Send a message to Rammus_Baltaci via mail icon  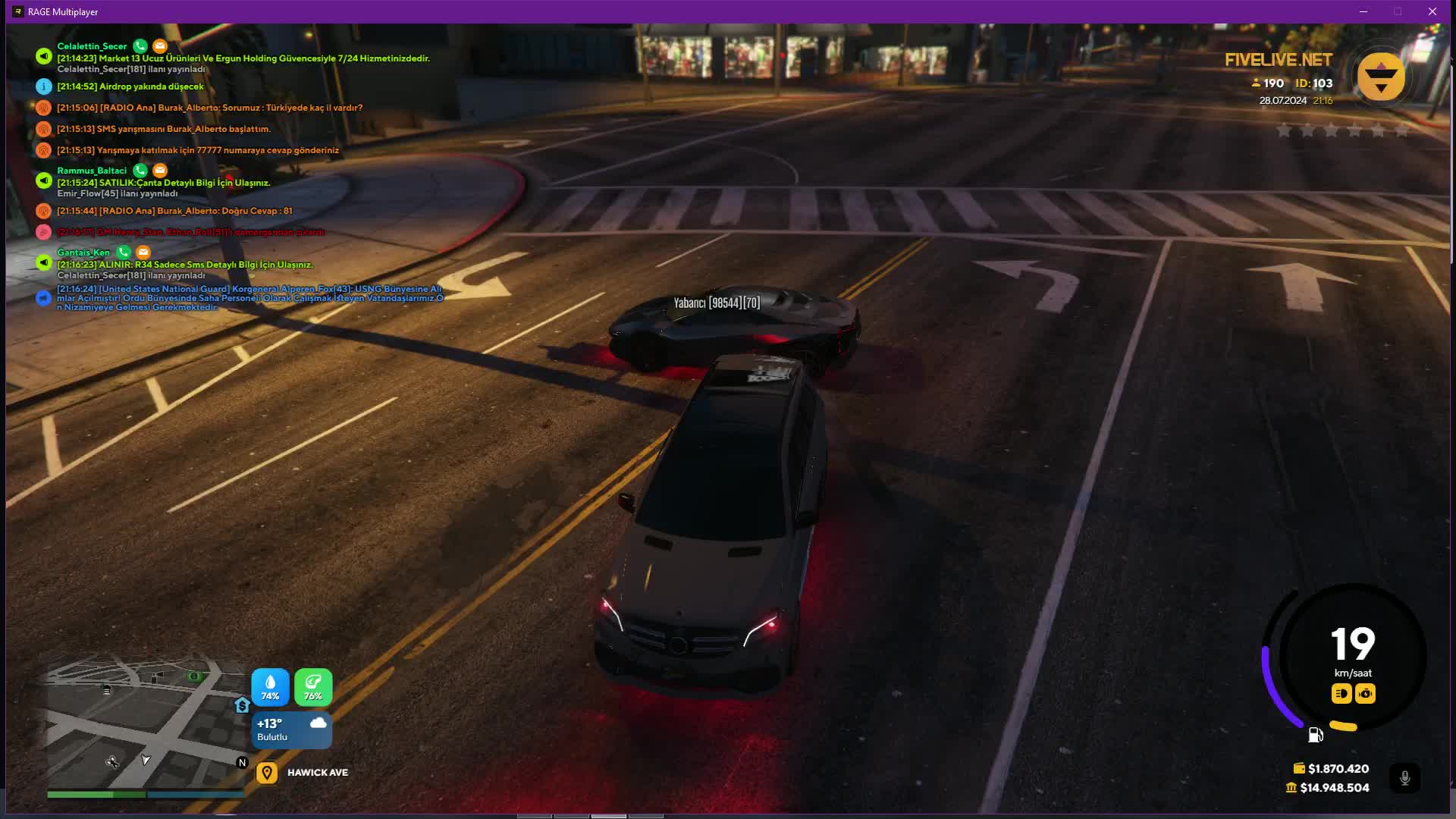click(x=159, y=171)
